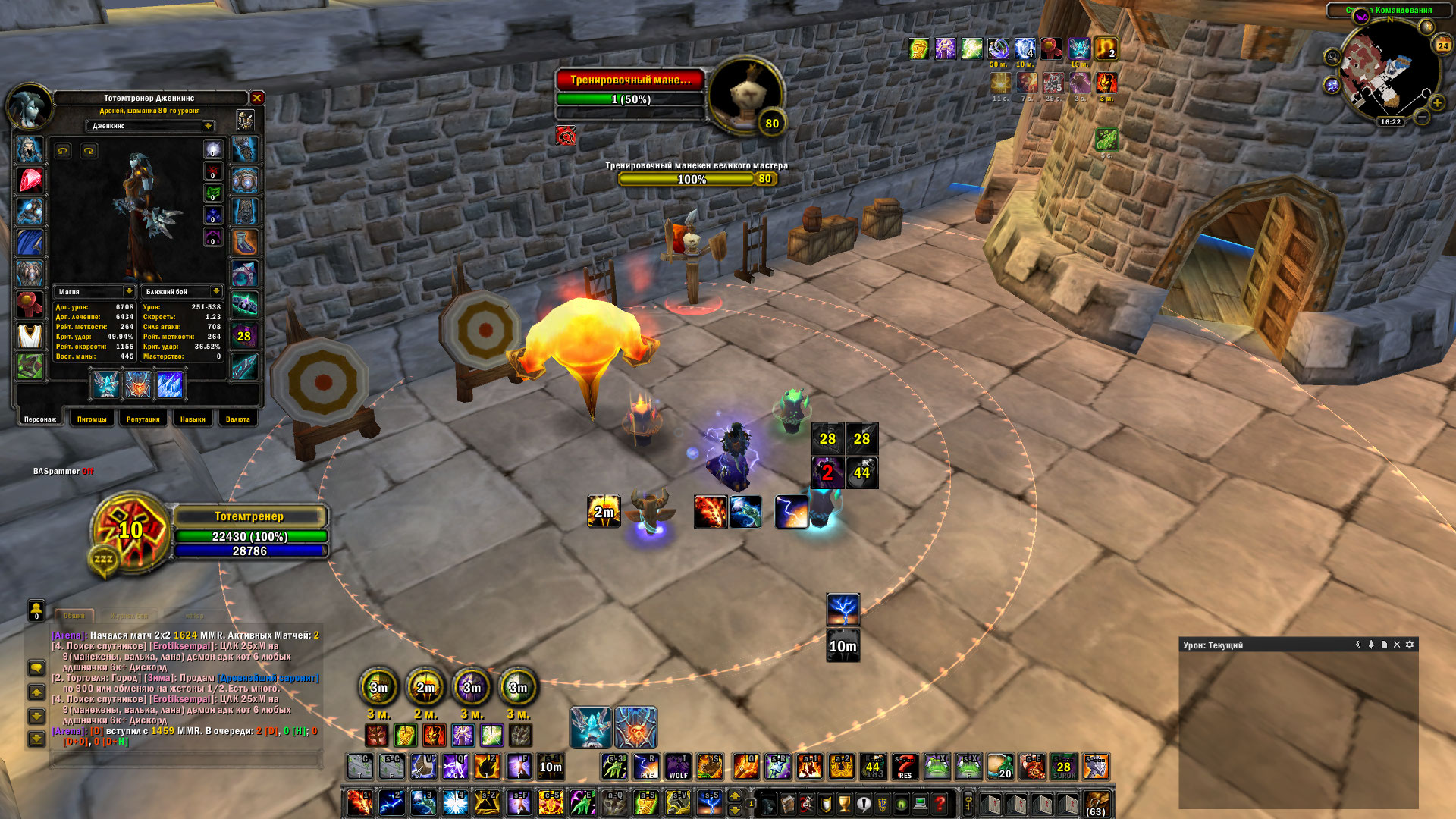The image size is (1456, 819).
Task: Use the RES-labelled action bar ability
Action: coord(905,766)
